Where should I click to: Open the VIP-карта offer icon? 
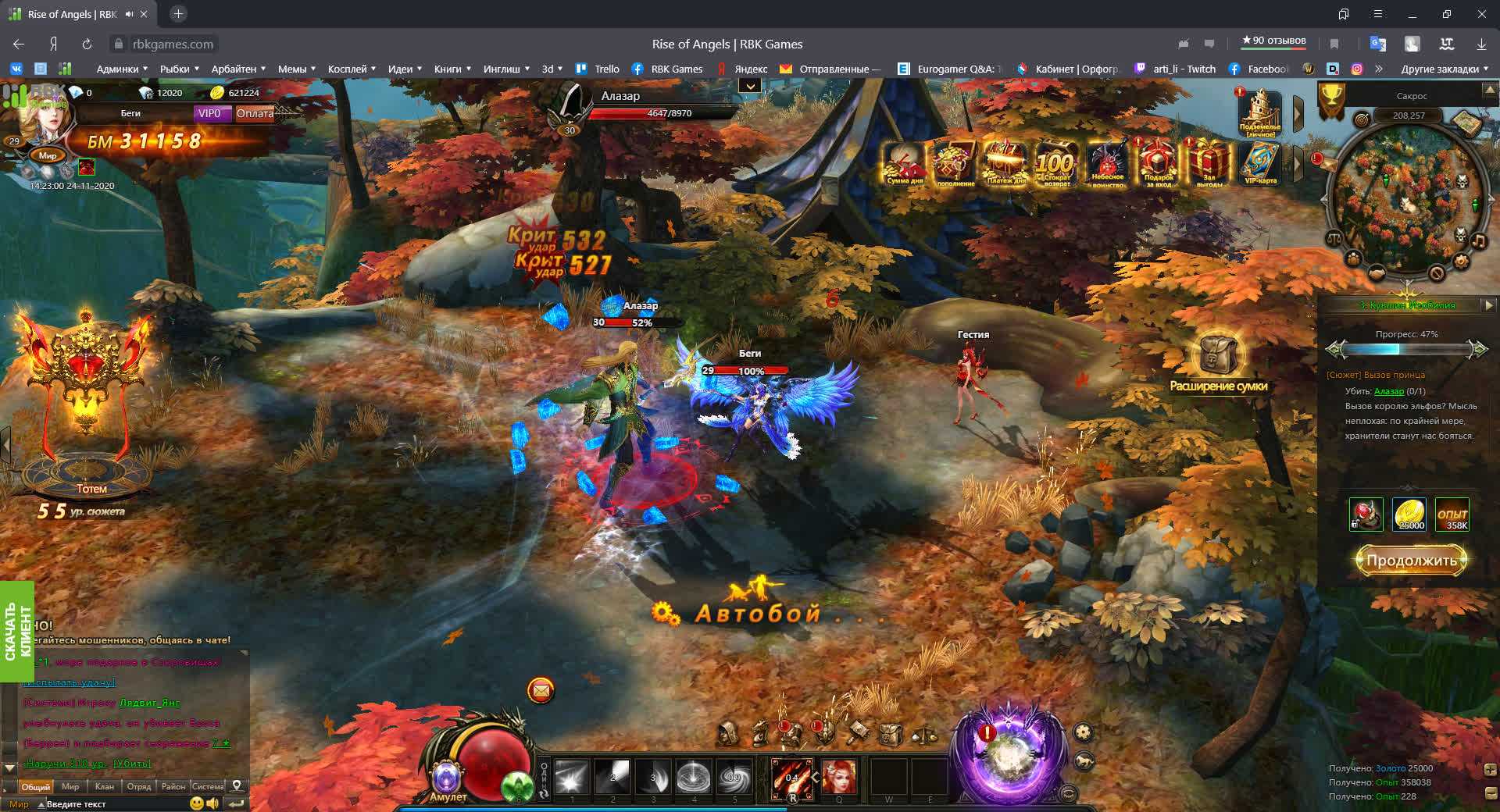(1259, 162)
